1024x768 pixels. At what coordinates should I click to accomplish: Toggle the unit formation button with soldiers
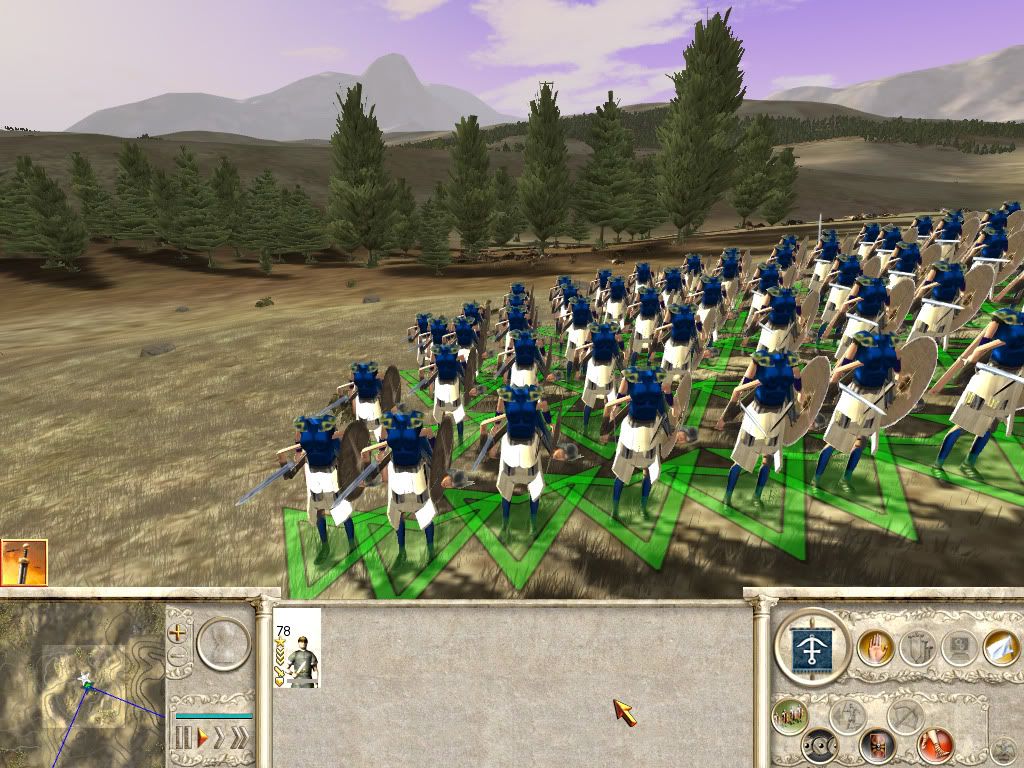coord(790,715)
